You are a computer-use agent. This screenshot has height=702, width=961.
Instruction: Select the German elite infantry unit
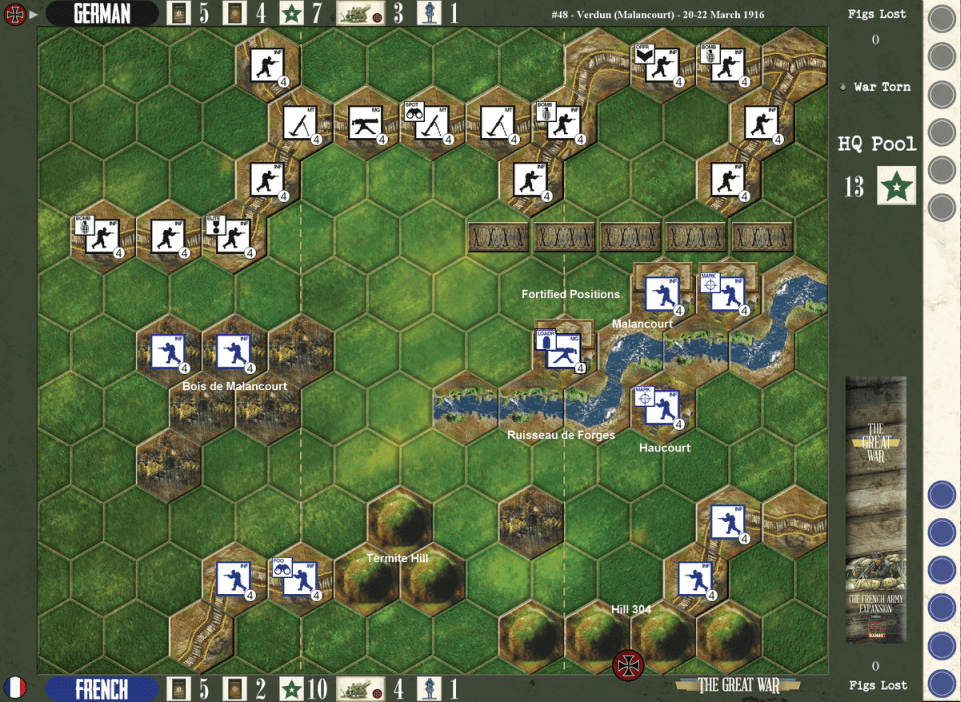(x=234, y=236)
